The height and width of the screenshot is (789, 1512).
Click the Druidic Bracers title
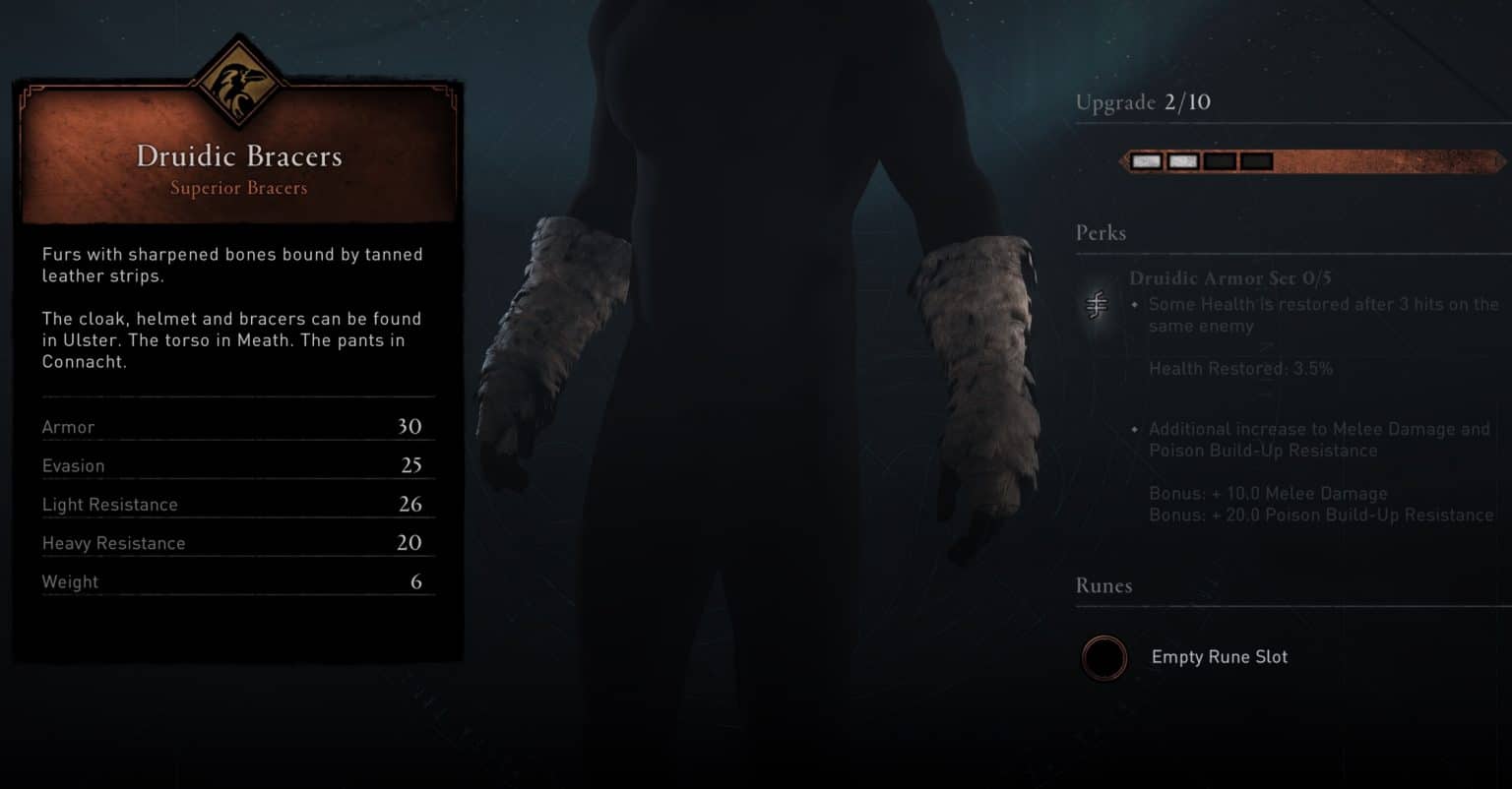tap(238, 155)
